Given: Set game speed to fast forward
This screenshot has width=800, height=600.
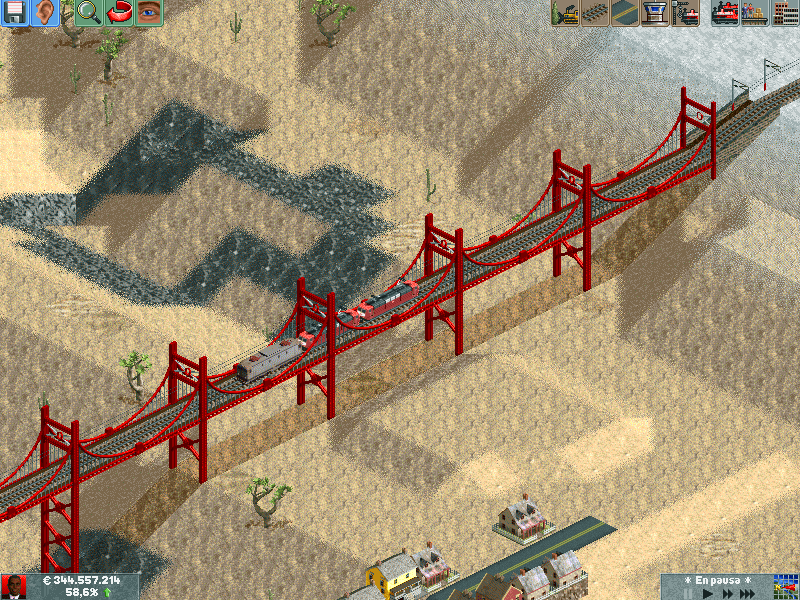Looking at the screenshot, I should (726, 593).
